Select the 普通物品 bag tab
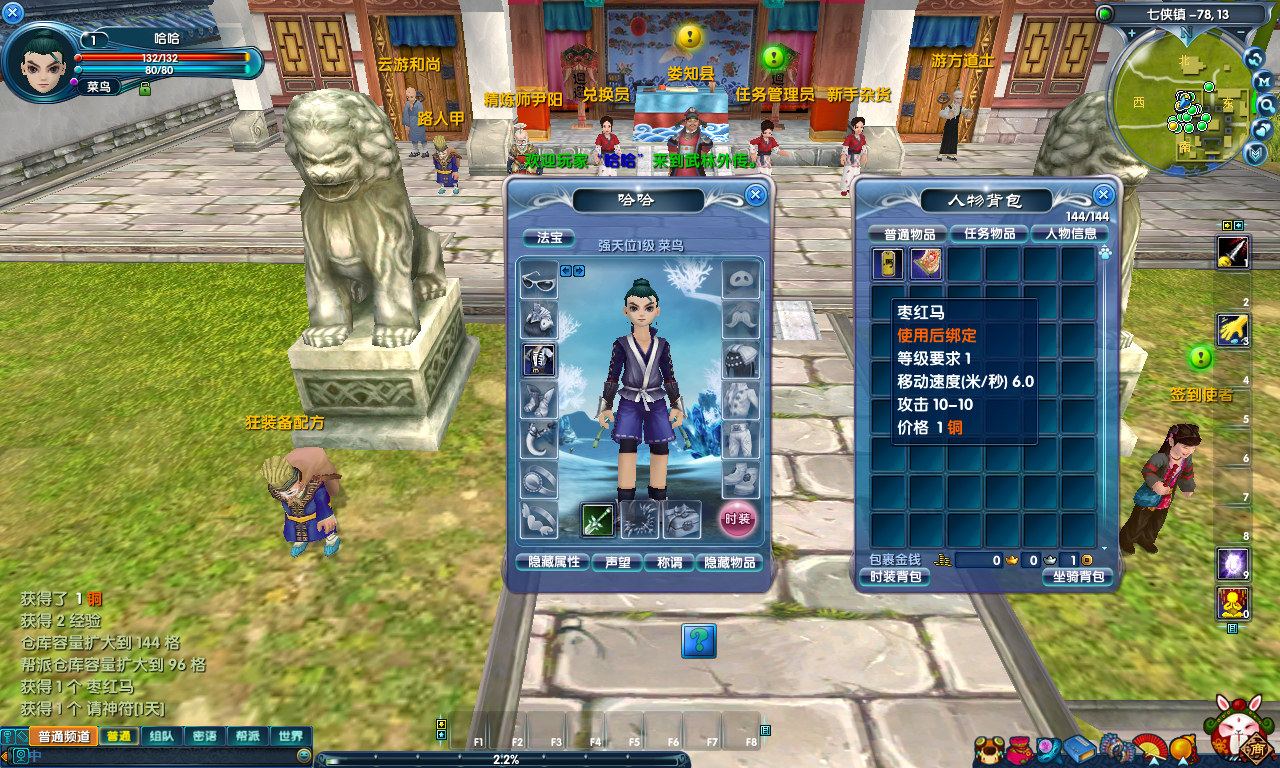This screenshot has height=768, width=1280. (x=908, y=234)
